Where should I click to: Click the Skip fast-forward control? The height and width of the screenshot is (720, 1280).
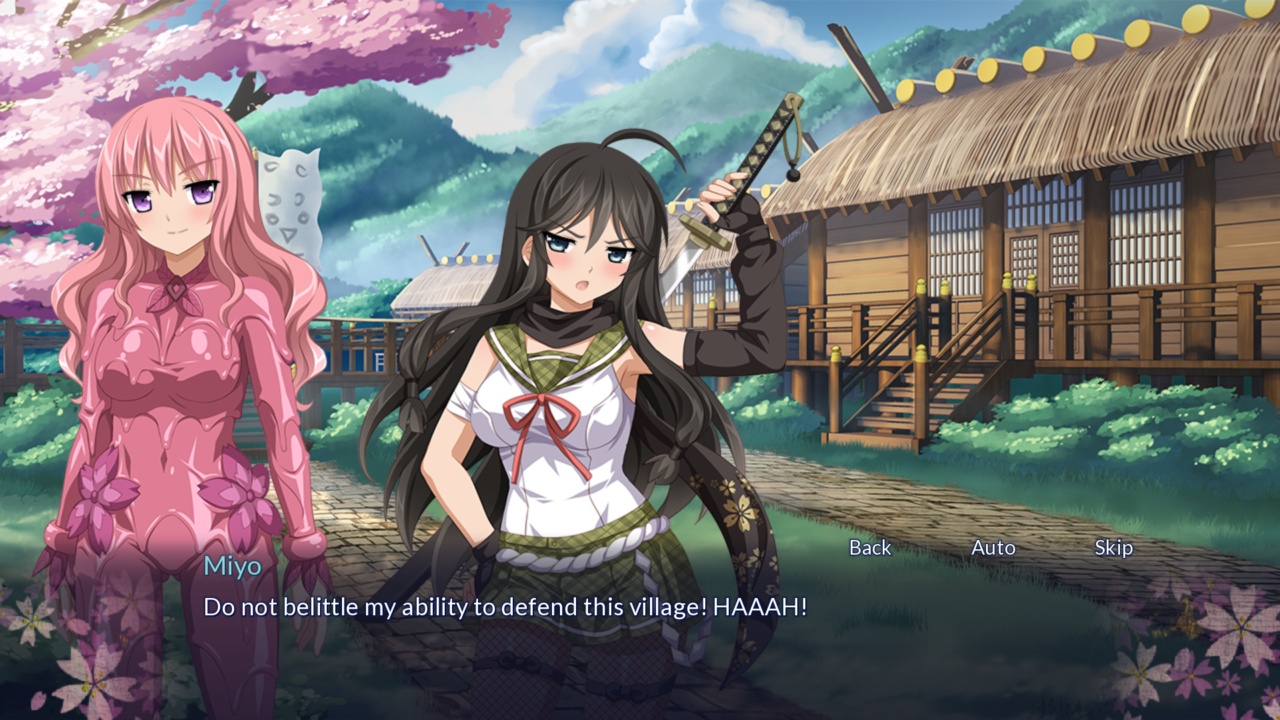[1116, 548]
